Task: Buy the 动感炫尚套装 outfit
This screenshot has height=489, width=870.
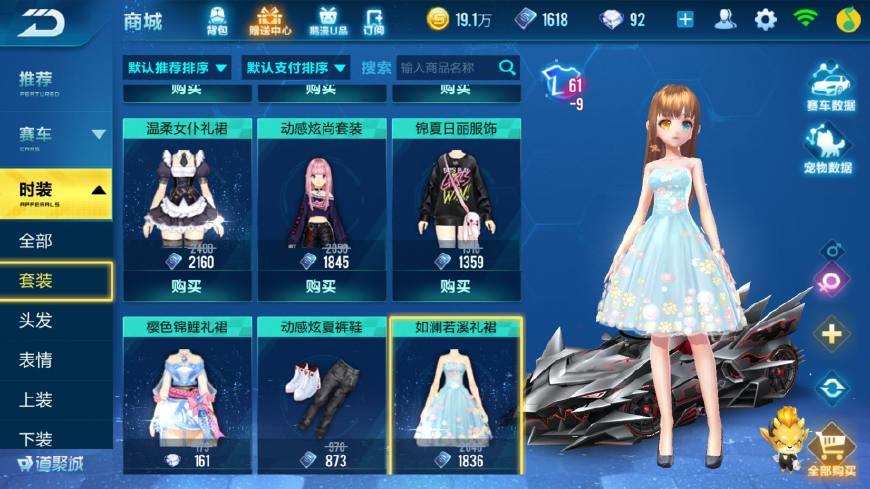Action: point(320,286)
